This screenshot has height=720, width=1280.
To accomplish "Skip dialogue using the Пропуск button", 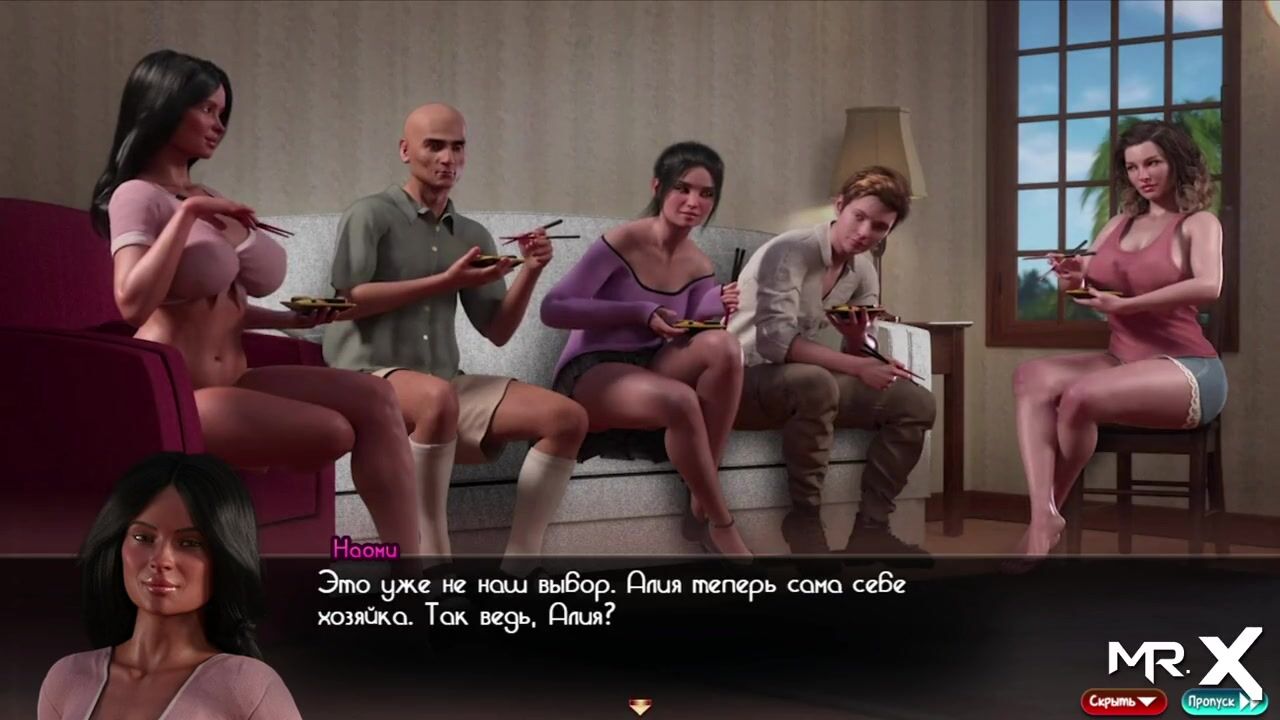I will (x=1222, y=701).
